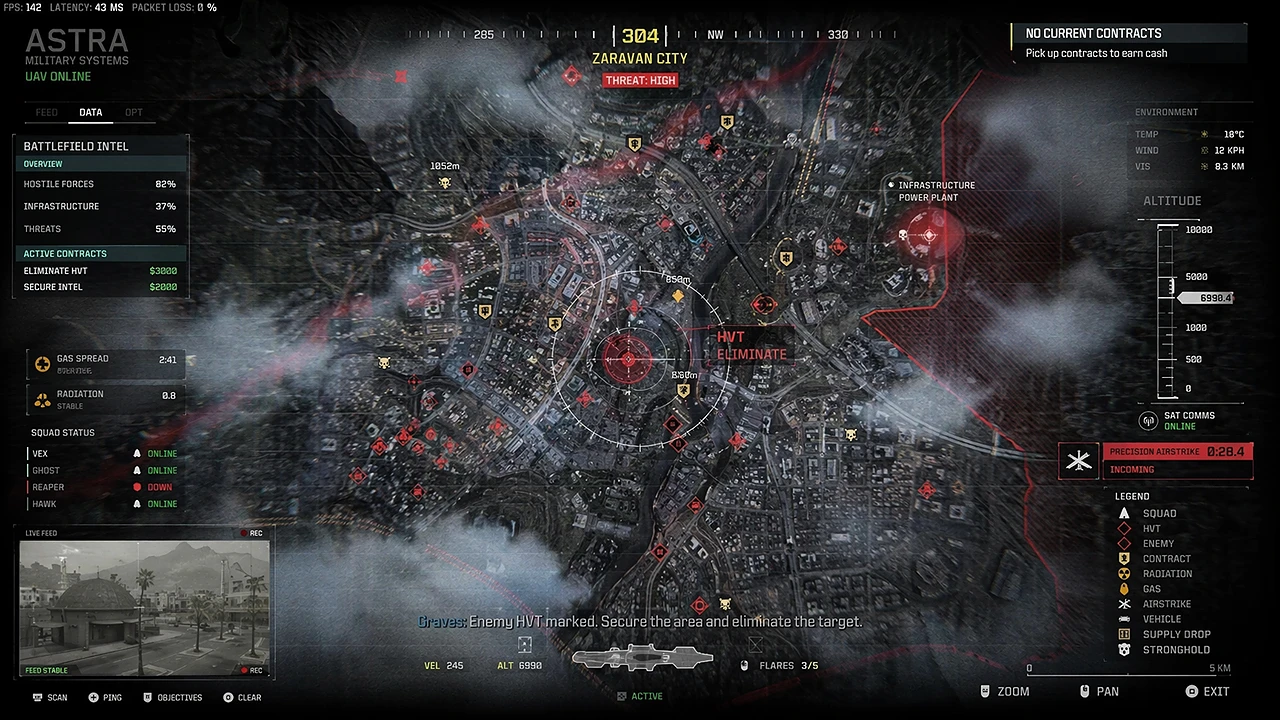Open the Objectives option

[172, 697]
